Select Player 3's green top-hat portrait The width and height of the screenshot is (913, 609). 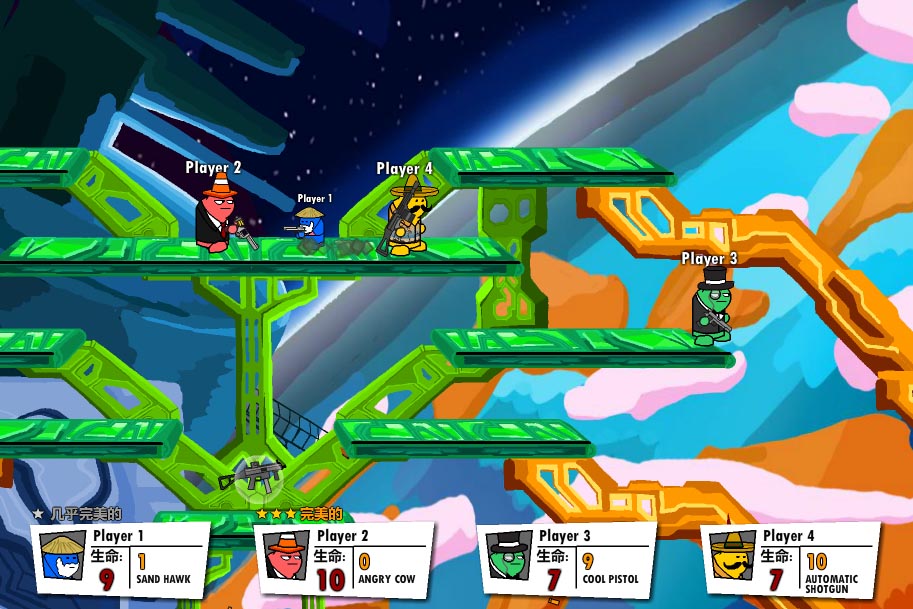click(509, 556)
